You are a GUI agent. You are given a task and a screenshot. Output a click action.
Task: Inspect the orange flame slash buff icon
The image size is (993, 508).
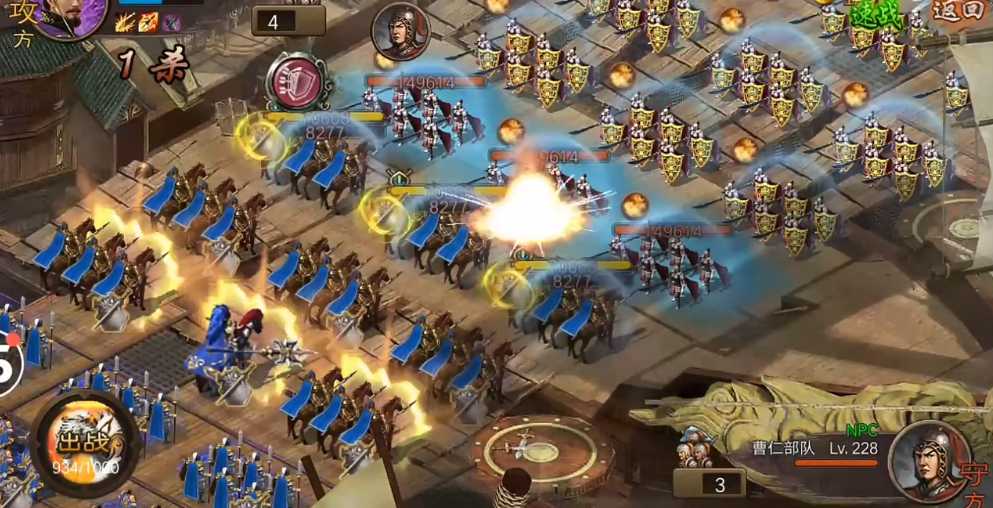(x=148, y=21)
